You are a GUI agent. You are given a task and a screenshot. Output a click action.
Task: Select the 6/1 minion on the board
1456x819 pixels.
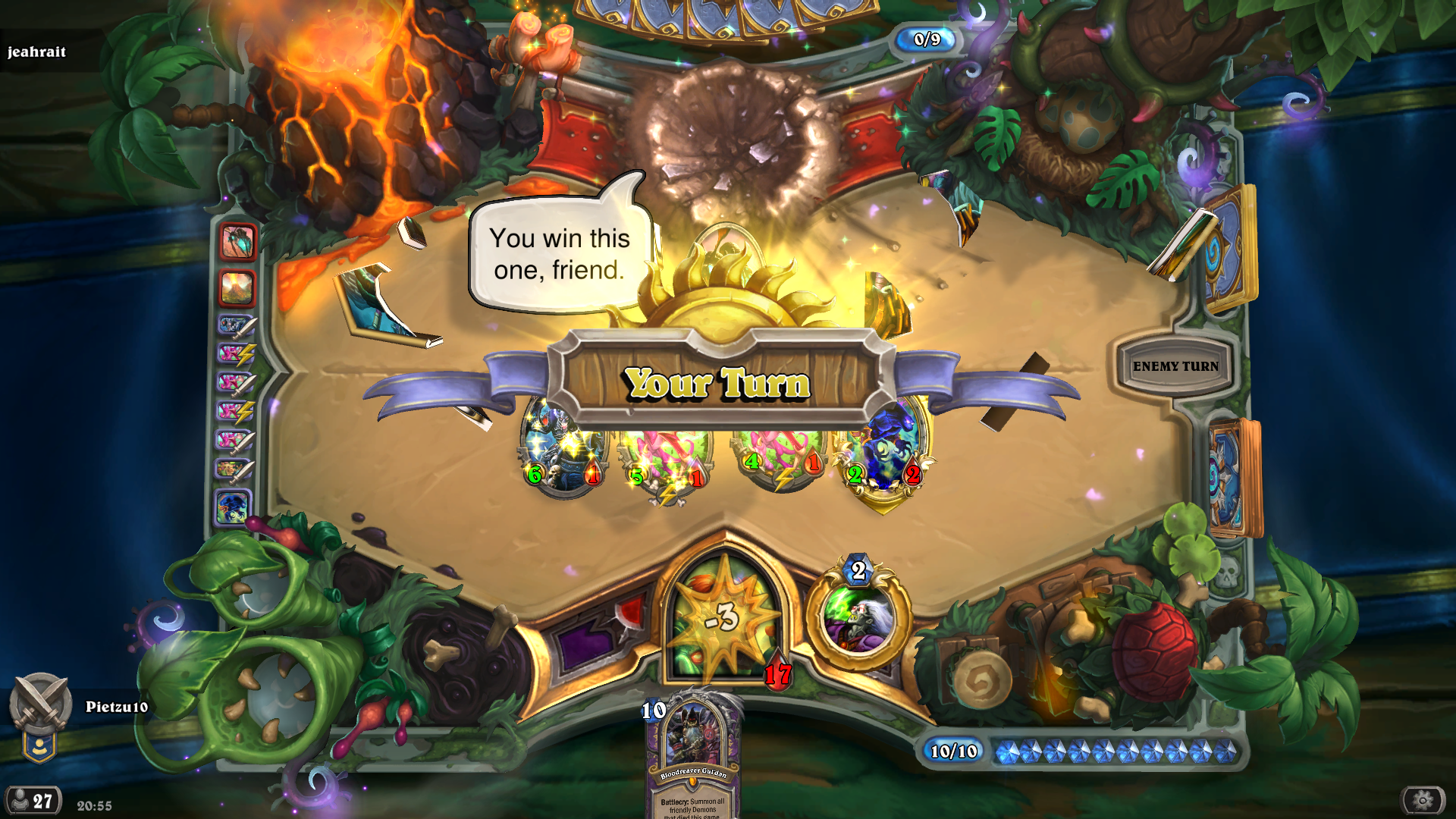click(563, 452)
